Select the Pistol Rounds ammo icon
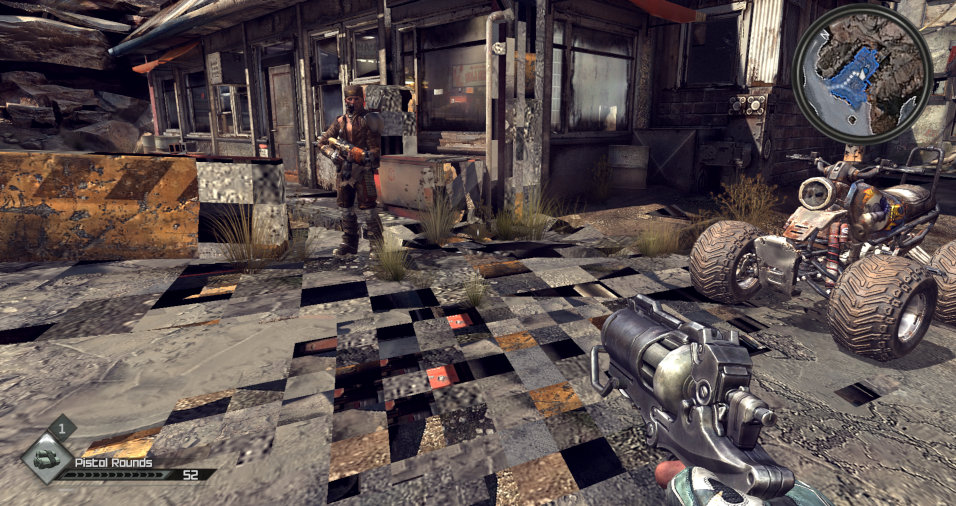This screenshot has width=956, height=506. (45, 459)
